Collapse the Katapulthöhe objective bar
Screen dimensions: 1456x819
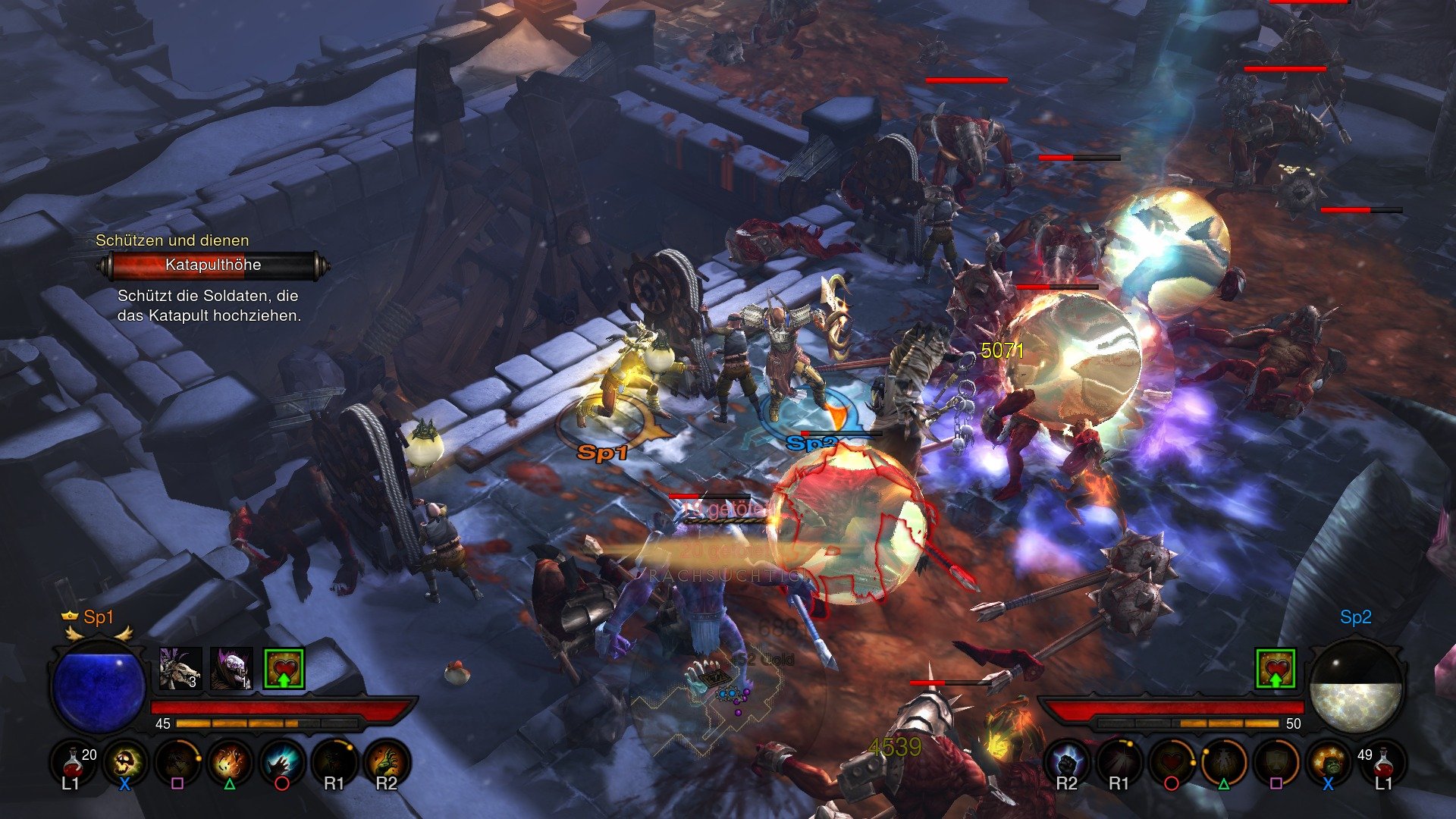pyautogui.click(x=212, y=265)
